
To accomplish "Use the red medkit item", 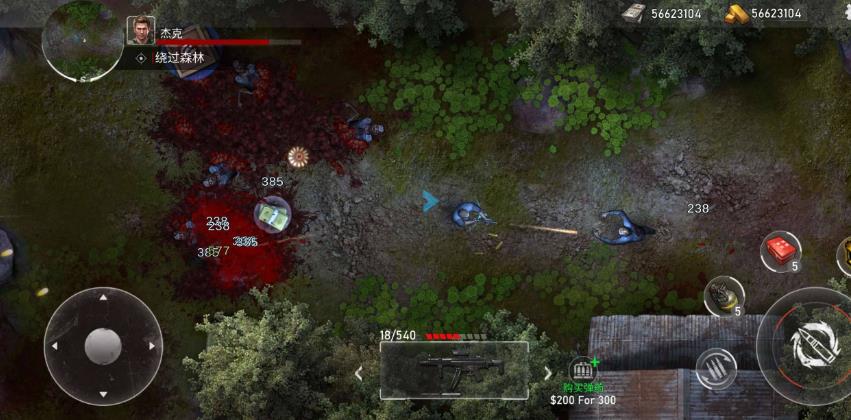I will pyautogui.click(x=779, y=250).
